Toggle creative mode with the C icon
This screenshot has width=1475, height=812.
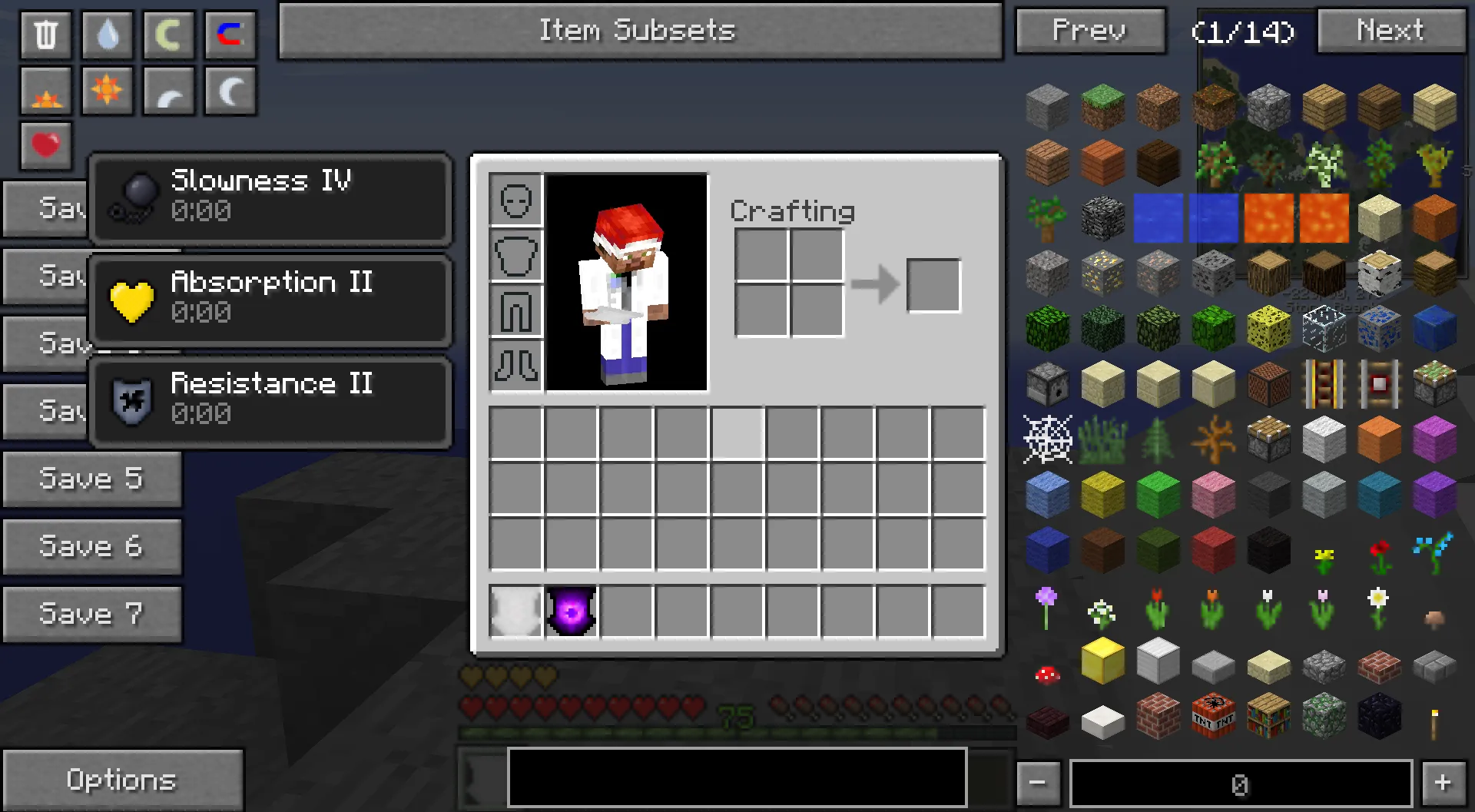168,35
